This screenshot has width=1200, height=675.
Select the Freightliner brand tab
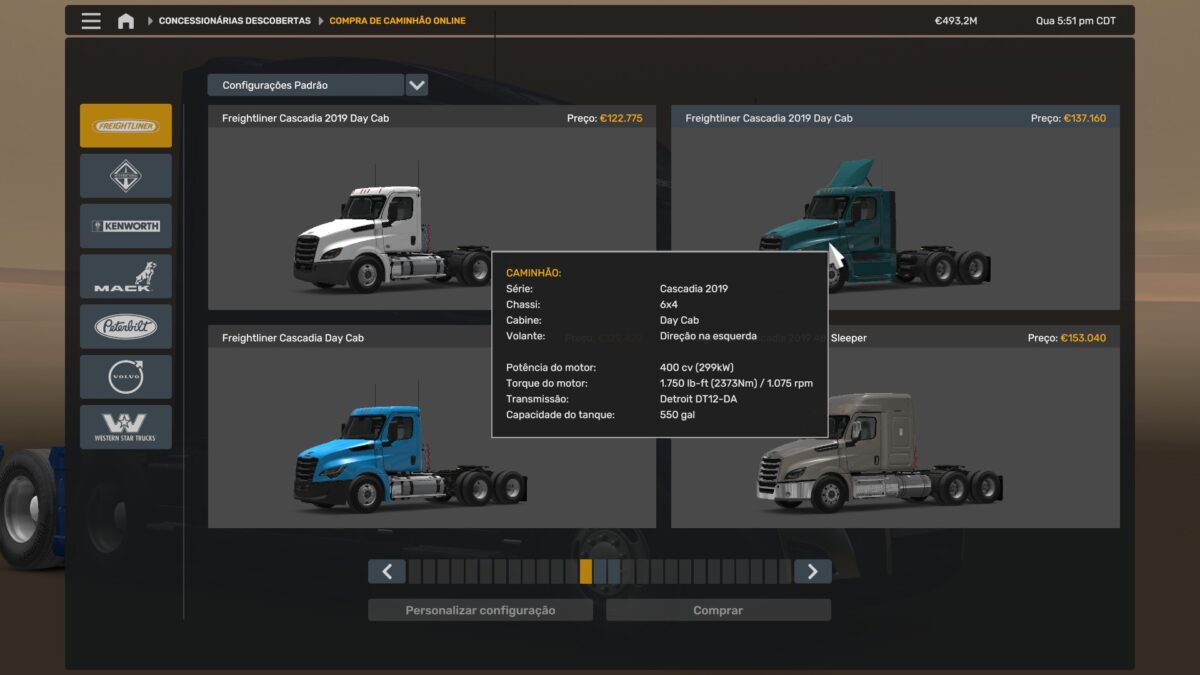(x=126, y=126)
